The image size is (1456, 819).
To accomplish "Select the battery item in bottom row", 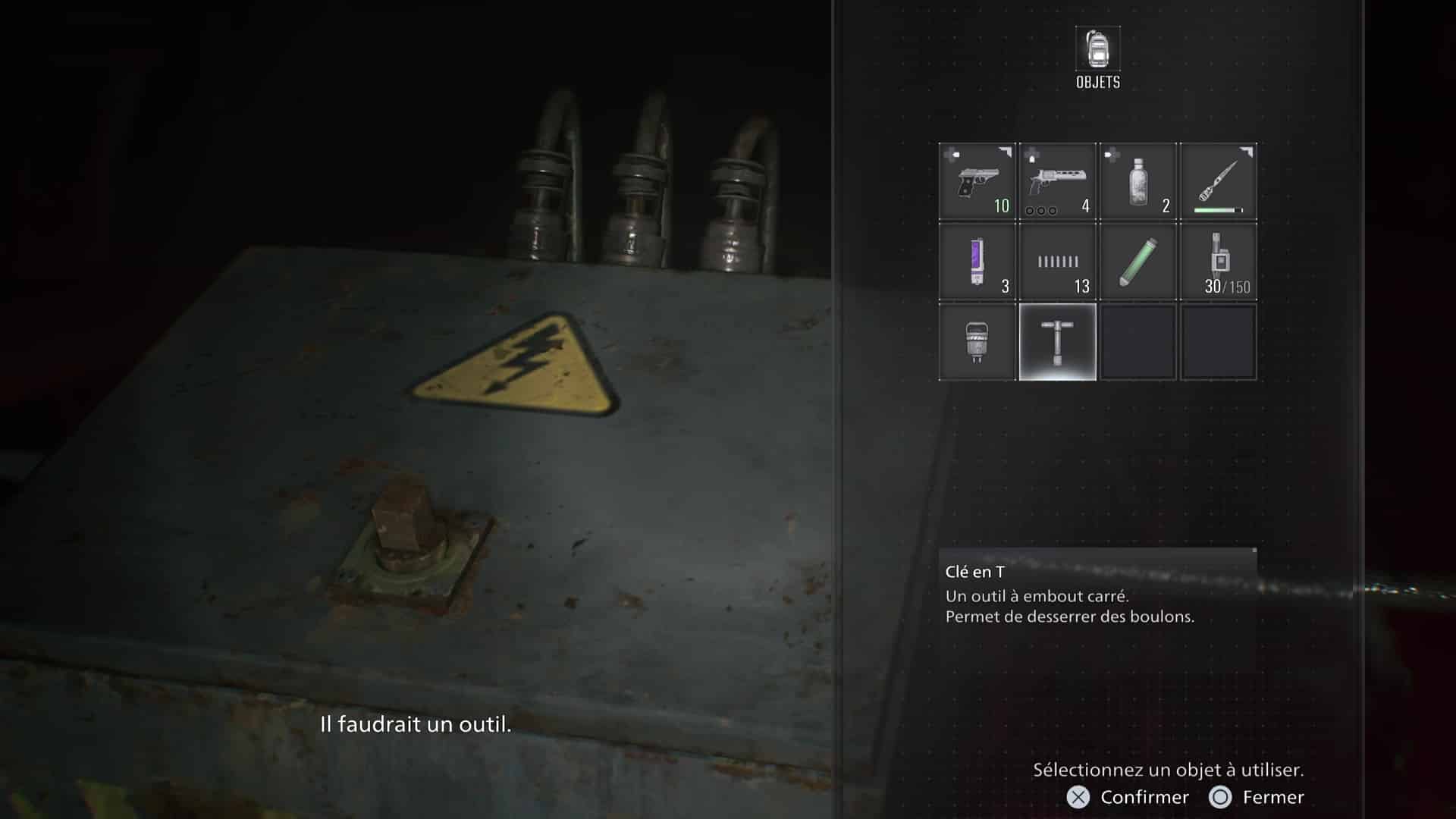I will 977,343.
